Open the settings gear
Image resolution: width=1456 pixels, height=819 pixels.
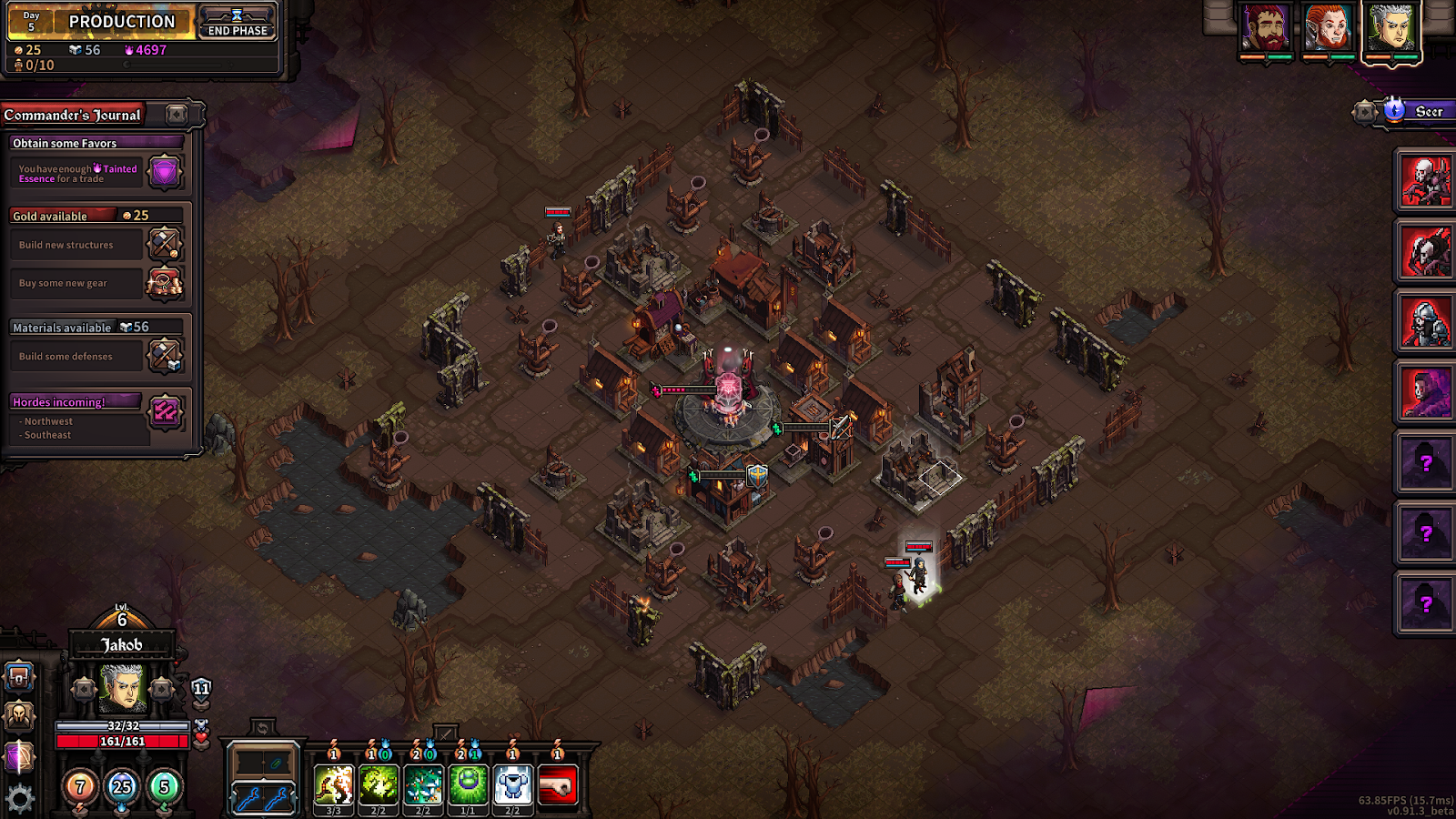pos(19,799)
